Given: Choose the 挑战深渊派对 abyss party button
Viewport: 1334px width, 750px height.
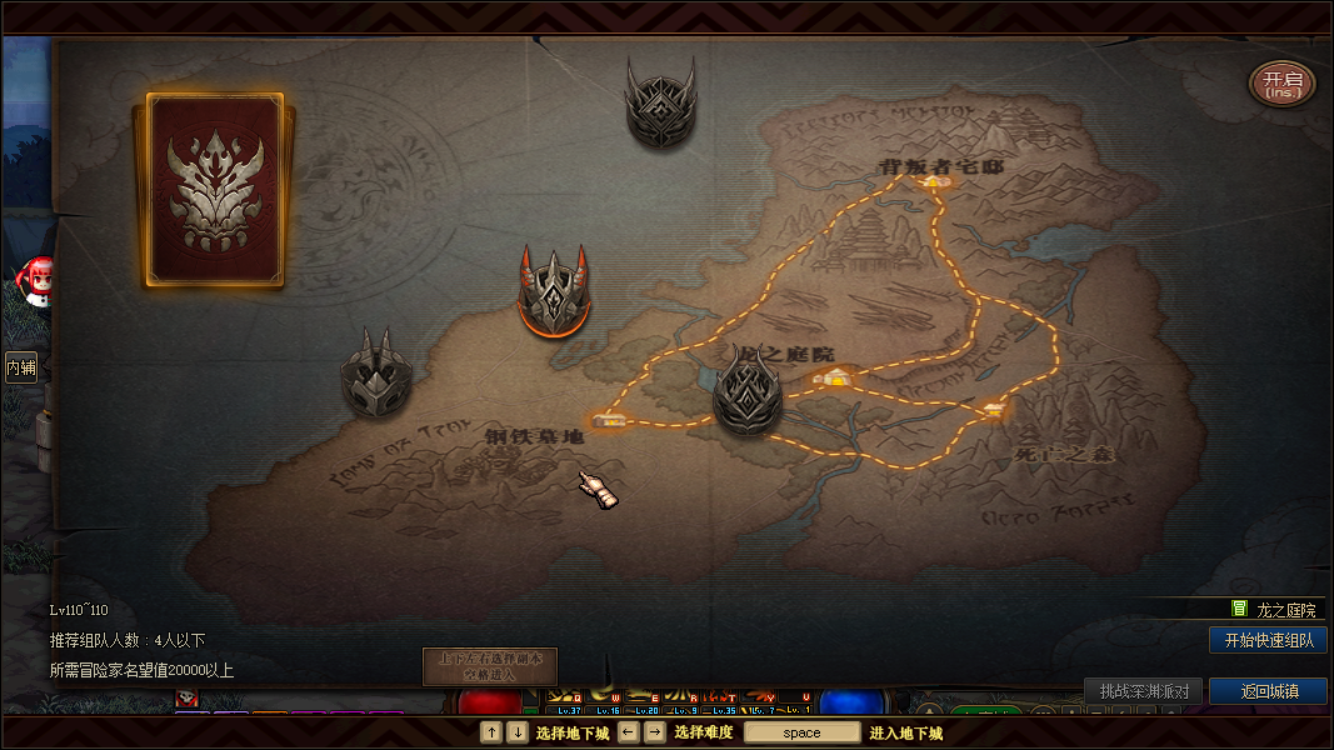Looking at the screenshot, I should 1143,691.
